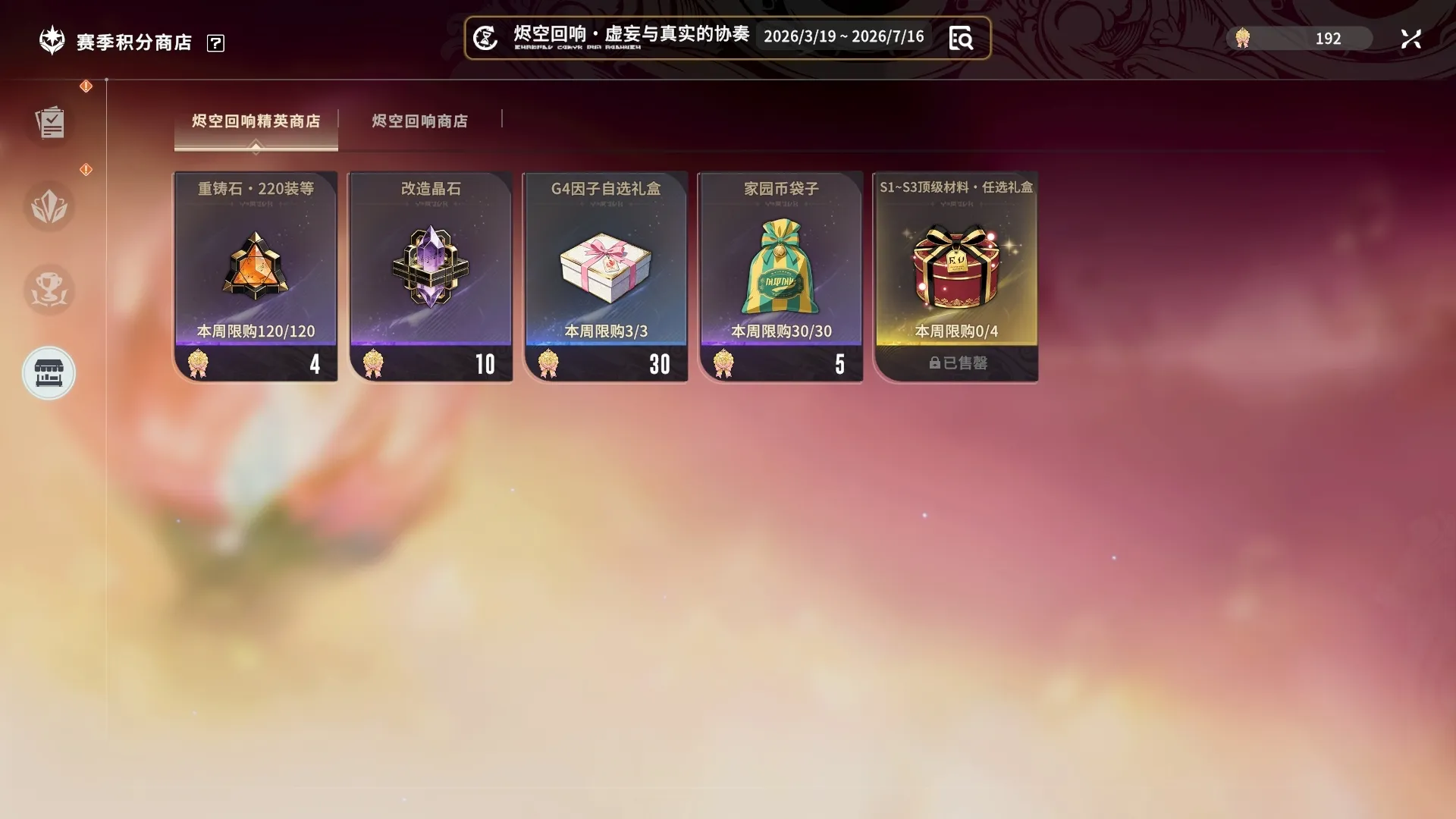Image resolution: width=1456 pixels, height=819 pixels.
Task: Open the sold-out S1~S3顶级材料 gift box
Action: (955, 276)
